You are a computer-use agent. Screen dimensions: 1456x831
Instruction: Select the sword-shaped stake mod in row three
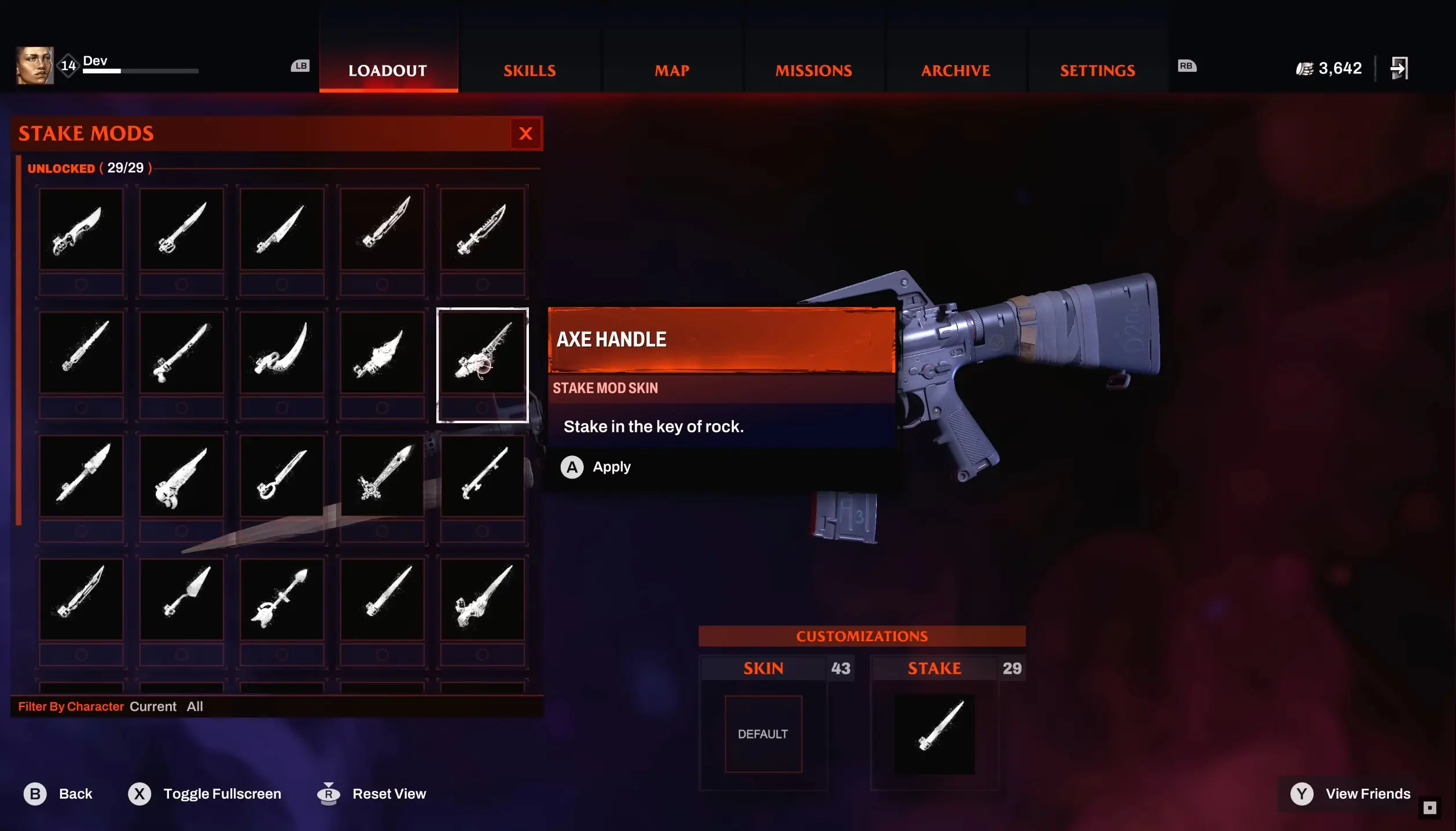click(383, 476)
